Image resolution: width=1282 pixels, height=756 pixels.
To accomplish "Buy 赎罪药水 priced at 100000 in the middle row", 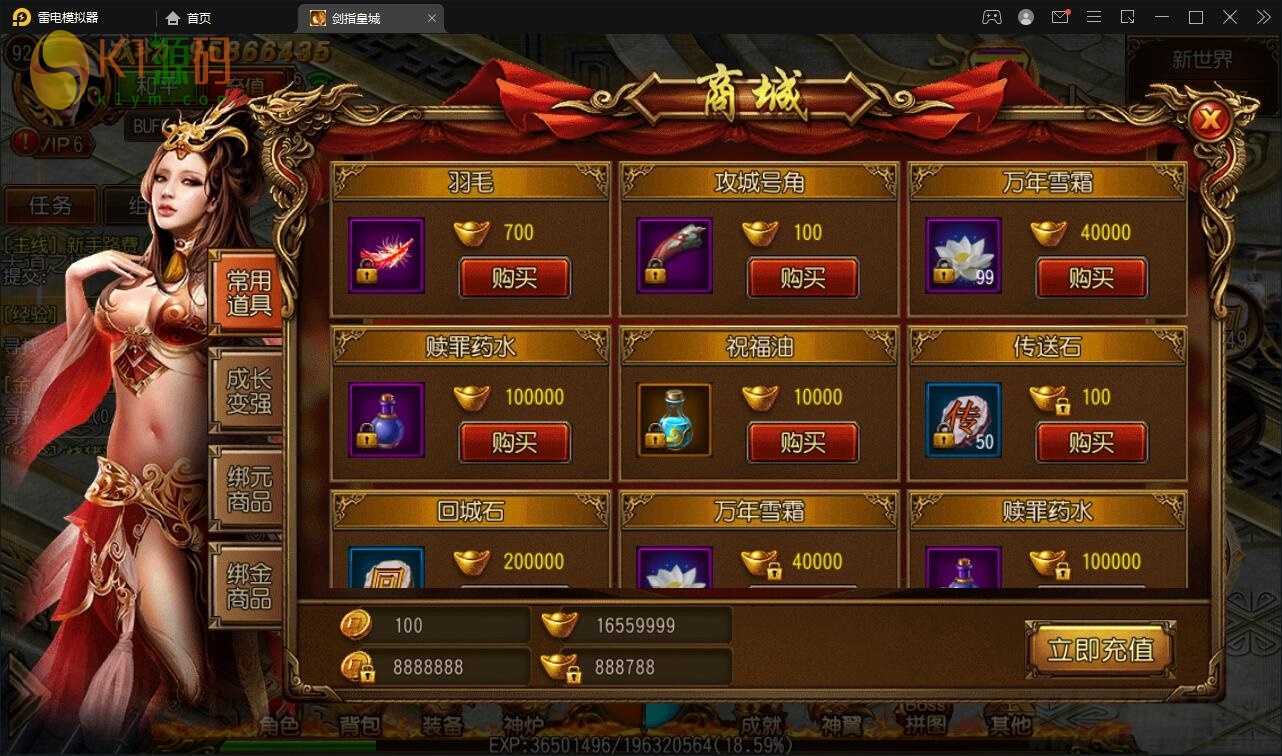I will [x=514, y=442].
